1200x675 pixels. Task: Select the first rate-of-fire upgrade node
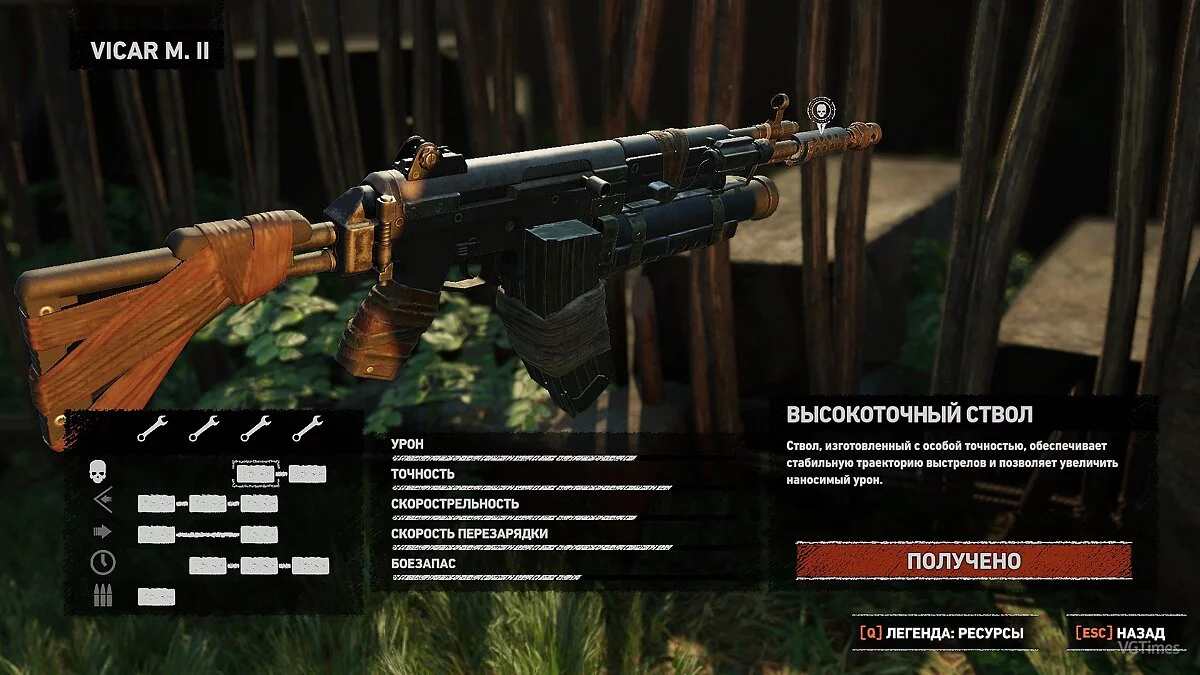(156, 535)
